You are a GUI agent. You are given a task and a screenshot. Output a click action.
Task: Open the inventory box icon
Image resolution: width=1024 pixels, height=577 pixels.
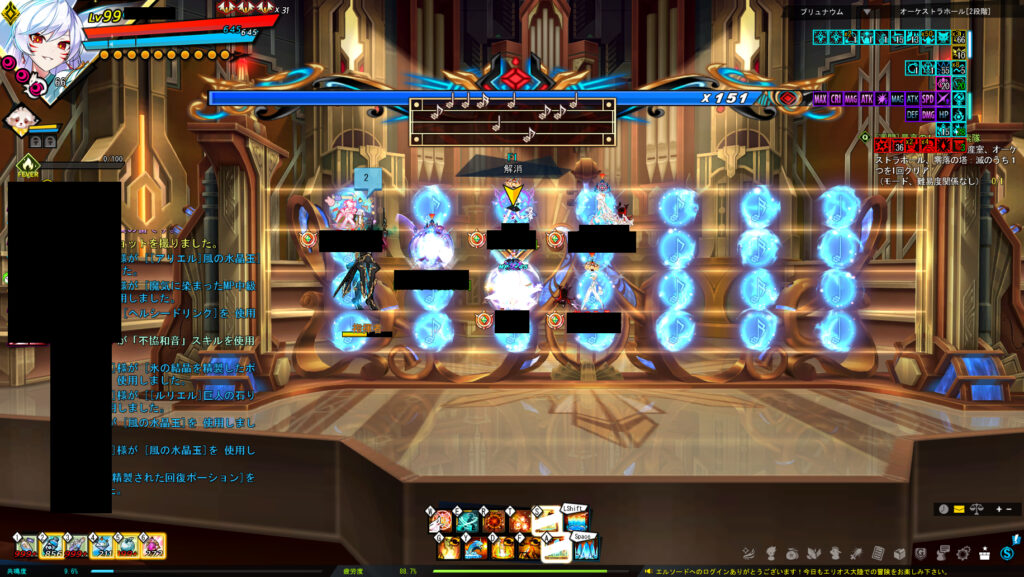pos(899,553)
